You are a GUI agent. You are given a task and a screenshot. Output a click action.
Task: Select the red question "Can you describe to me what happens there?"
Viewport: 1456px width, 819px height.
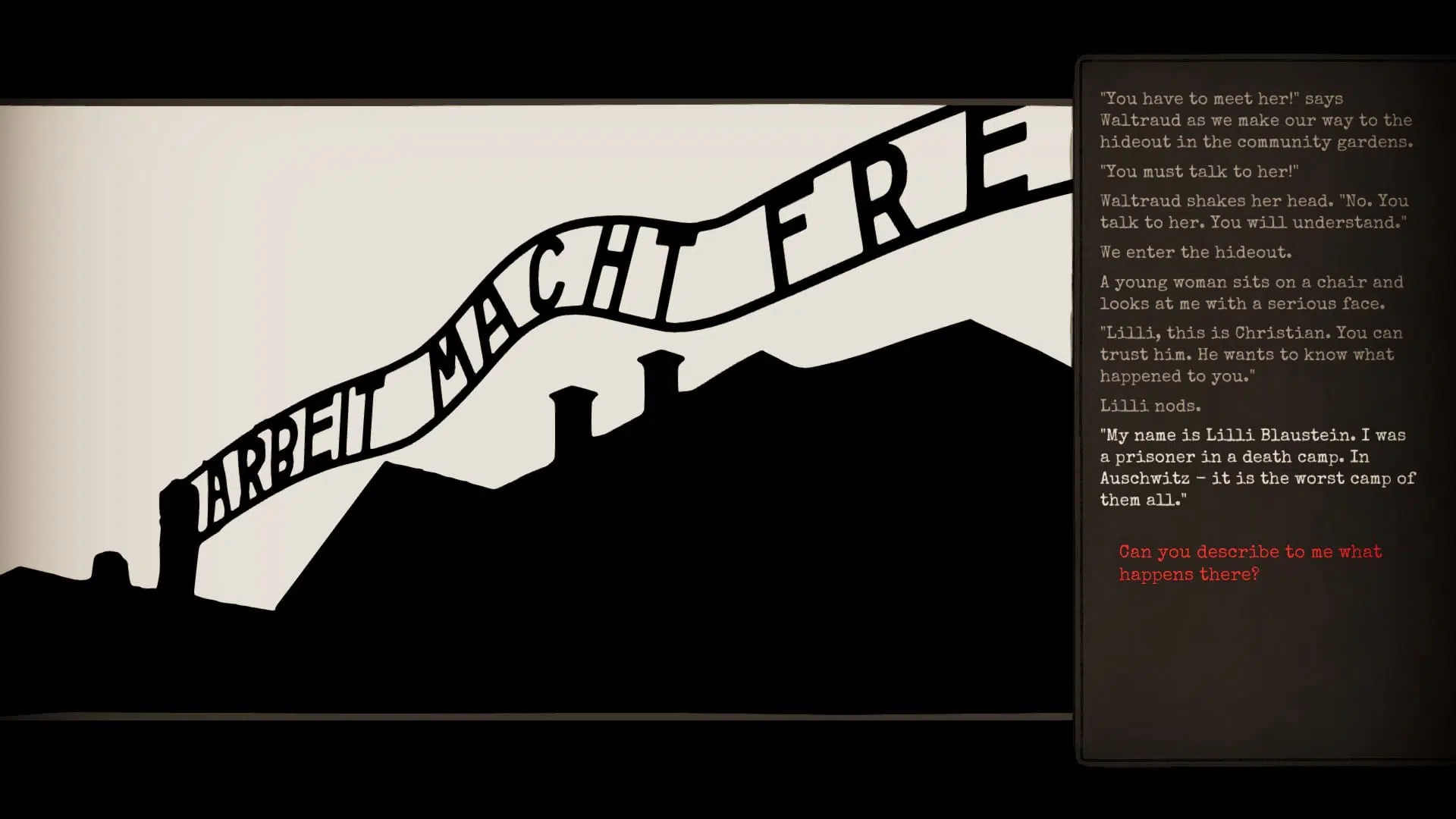[x=1247, y=563]
